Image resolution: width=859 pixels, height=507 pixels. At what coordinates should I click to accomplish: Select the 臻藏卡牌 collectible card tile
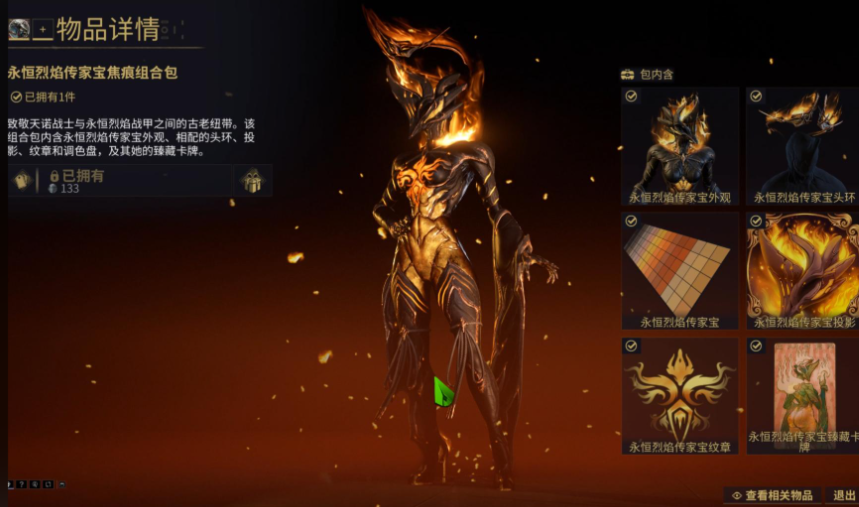(803, 395)
